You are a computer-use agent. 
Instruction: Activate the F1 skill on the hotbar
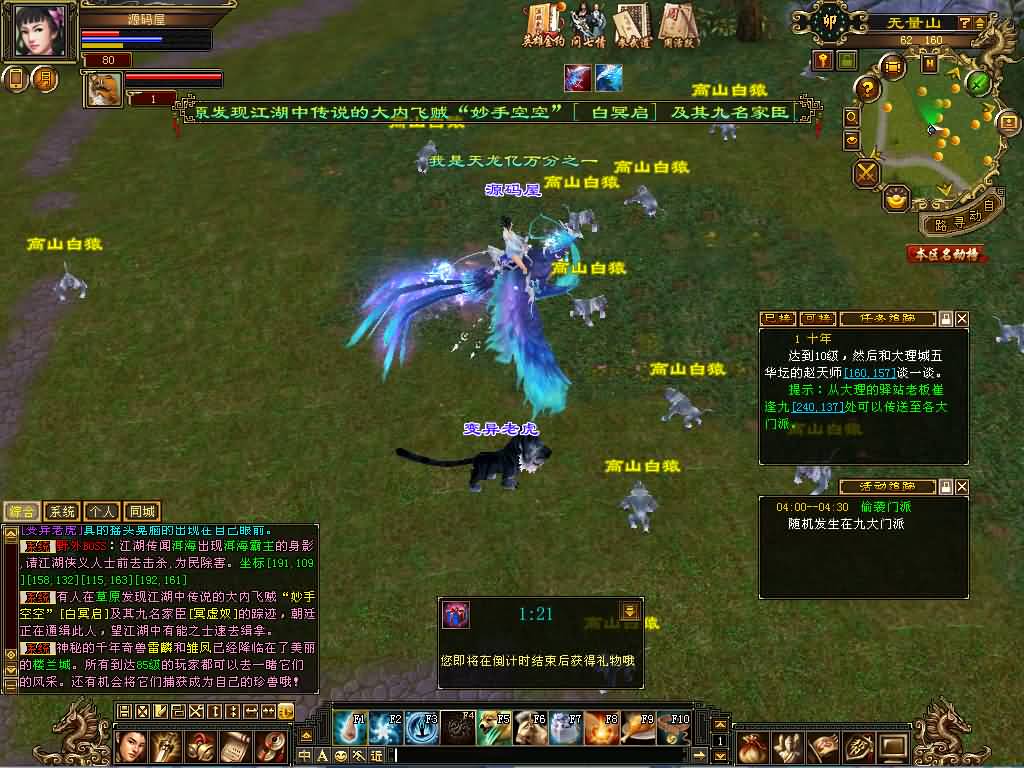click(350, 727)
